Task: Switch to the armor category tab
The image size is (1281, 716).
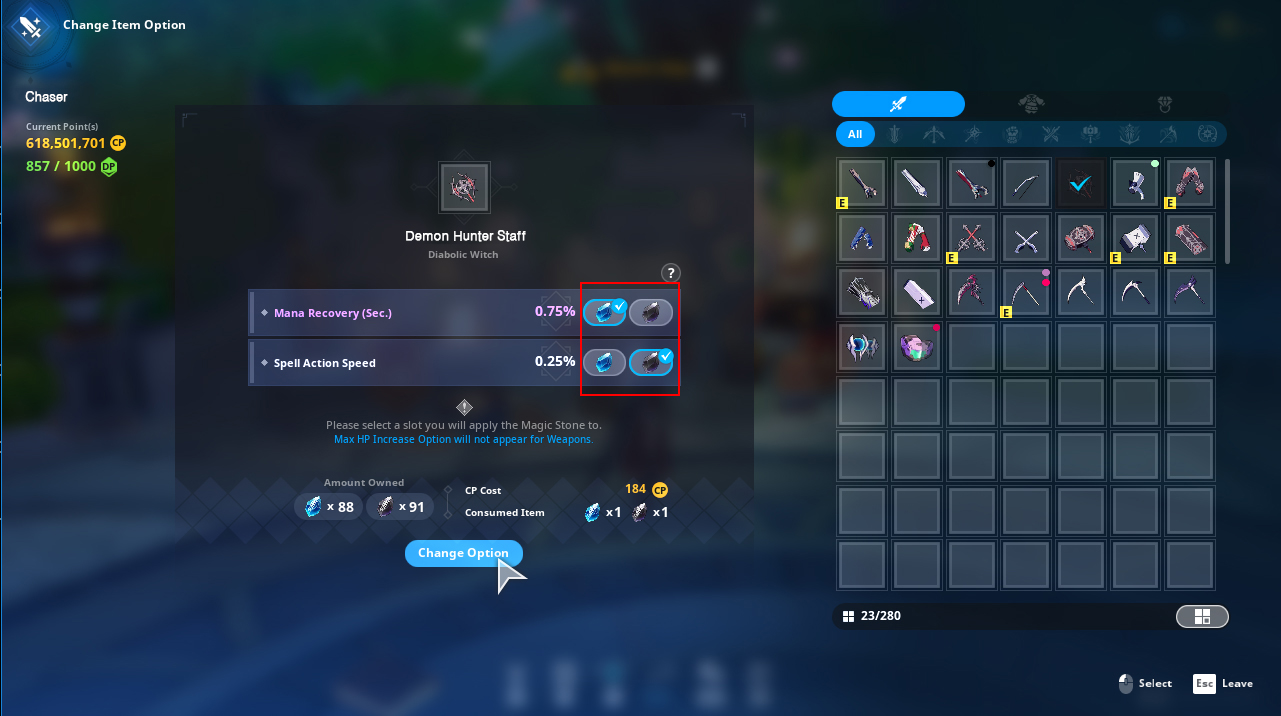Action: 1032,104
